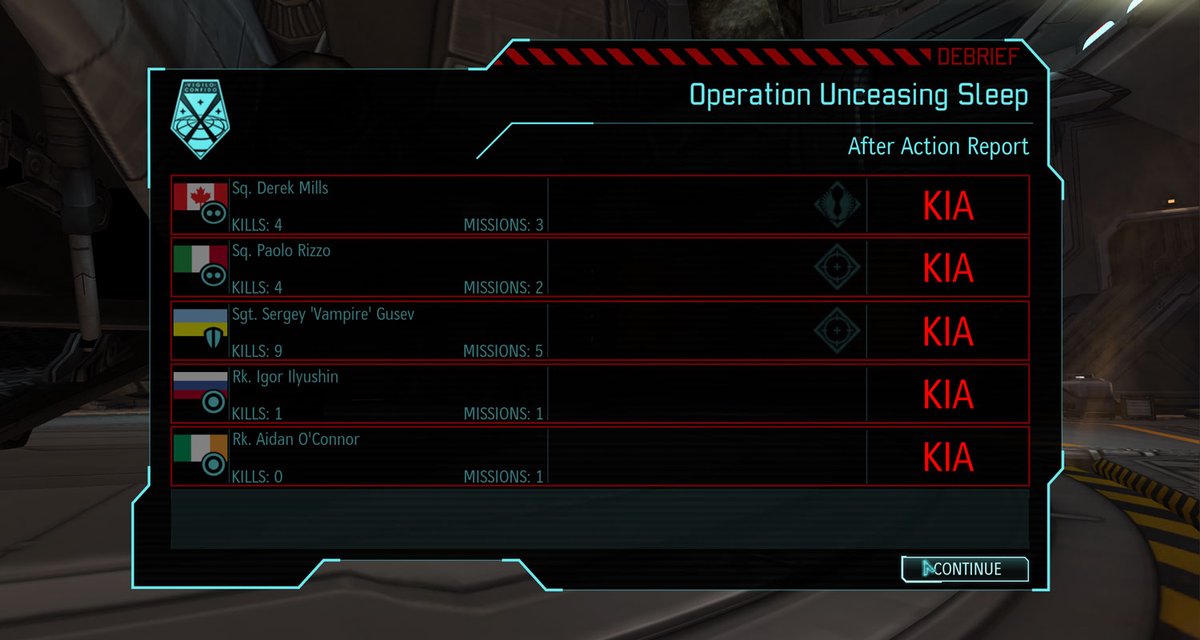Select Sq. Derek Mills' report row
1200x640 pixels.
pyautogui.click(x=600, y=205)
